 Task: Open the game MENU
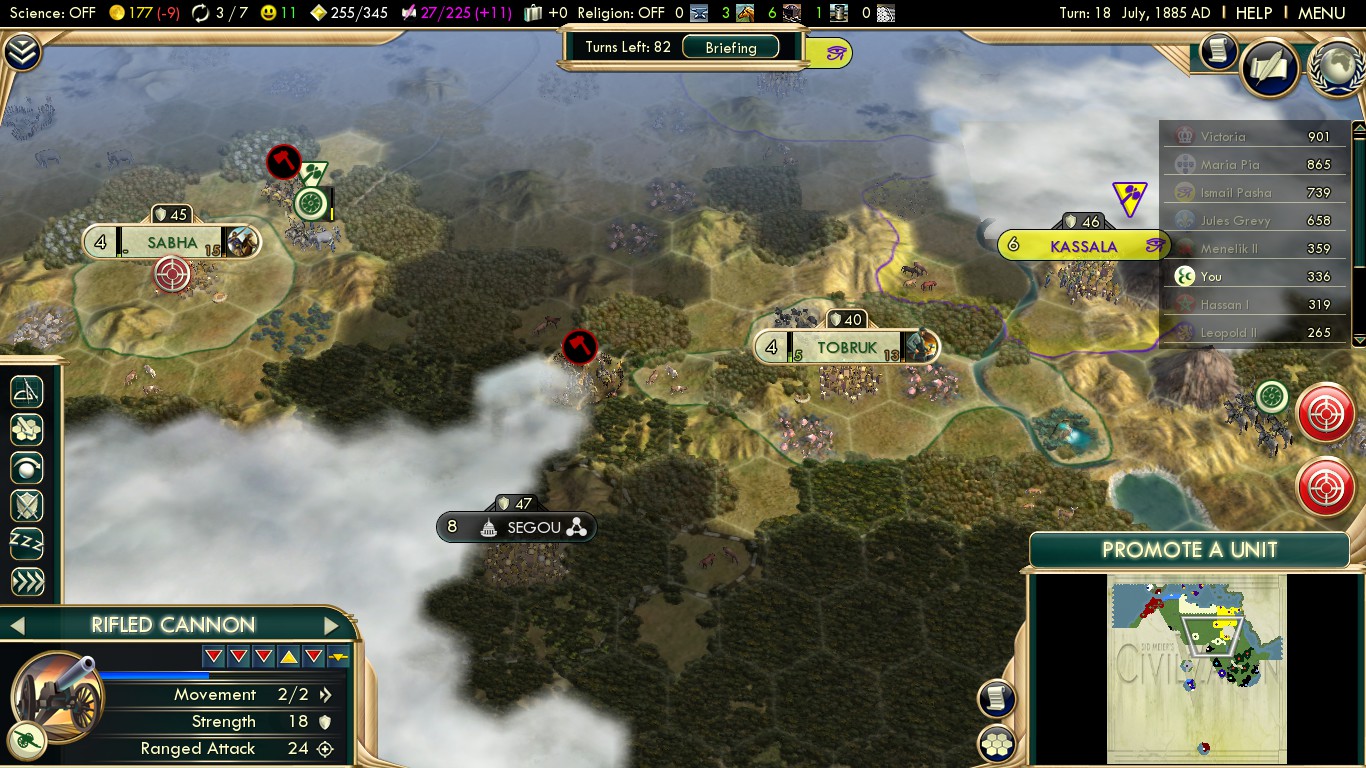point(1321,13)
